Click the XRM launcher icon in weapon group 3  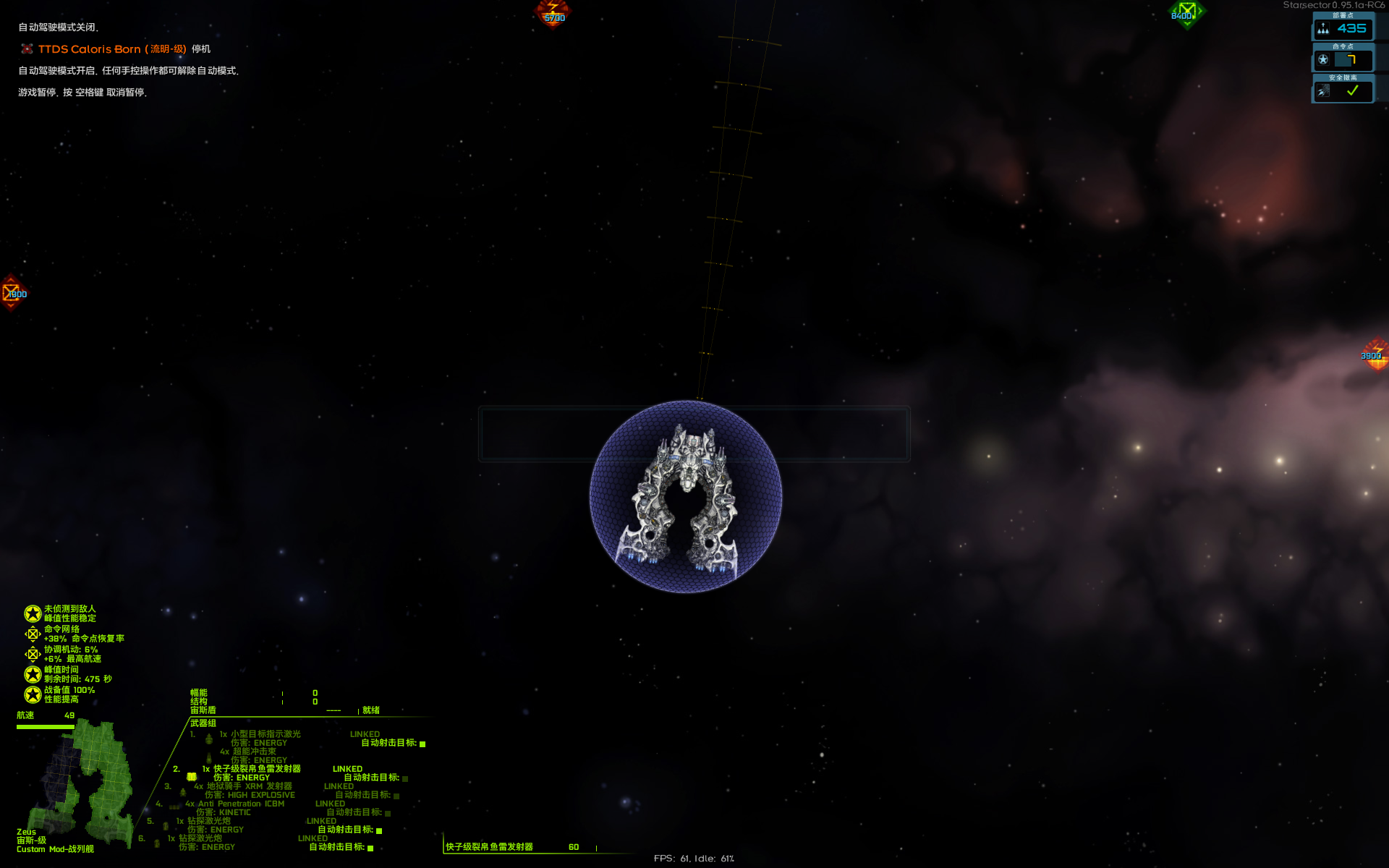[183, 792]
